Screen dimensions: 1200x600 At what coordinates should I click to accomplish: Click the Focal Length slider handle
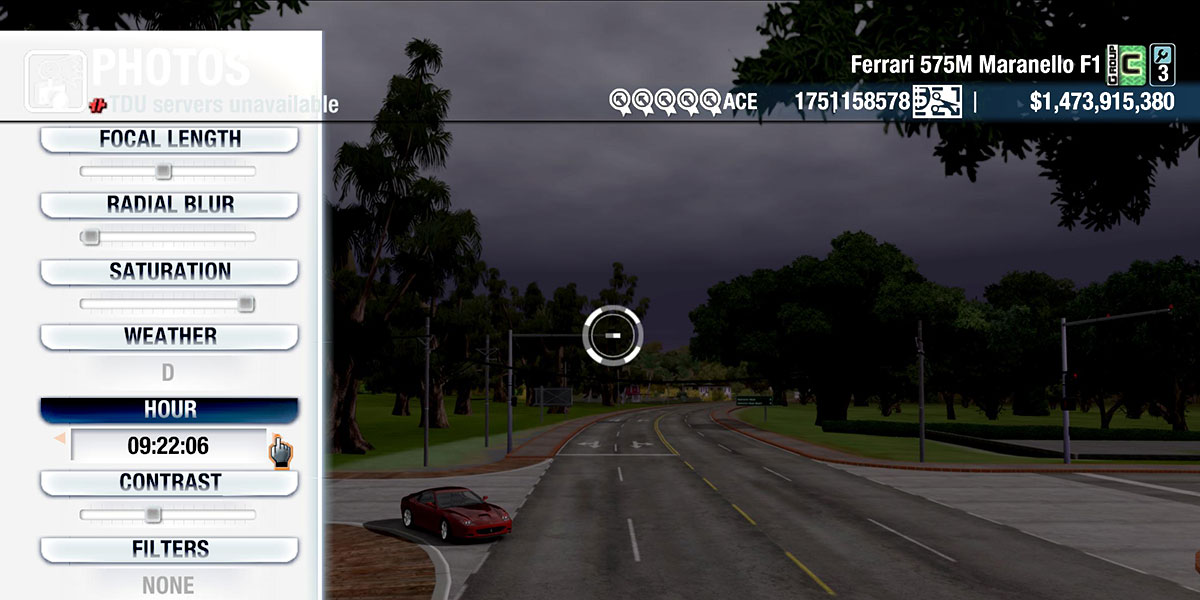[163, 172]
